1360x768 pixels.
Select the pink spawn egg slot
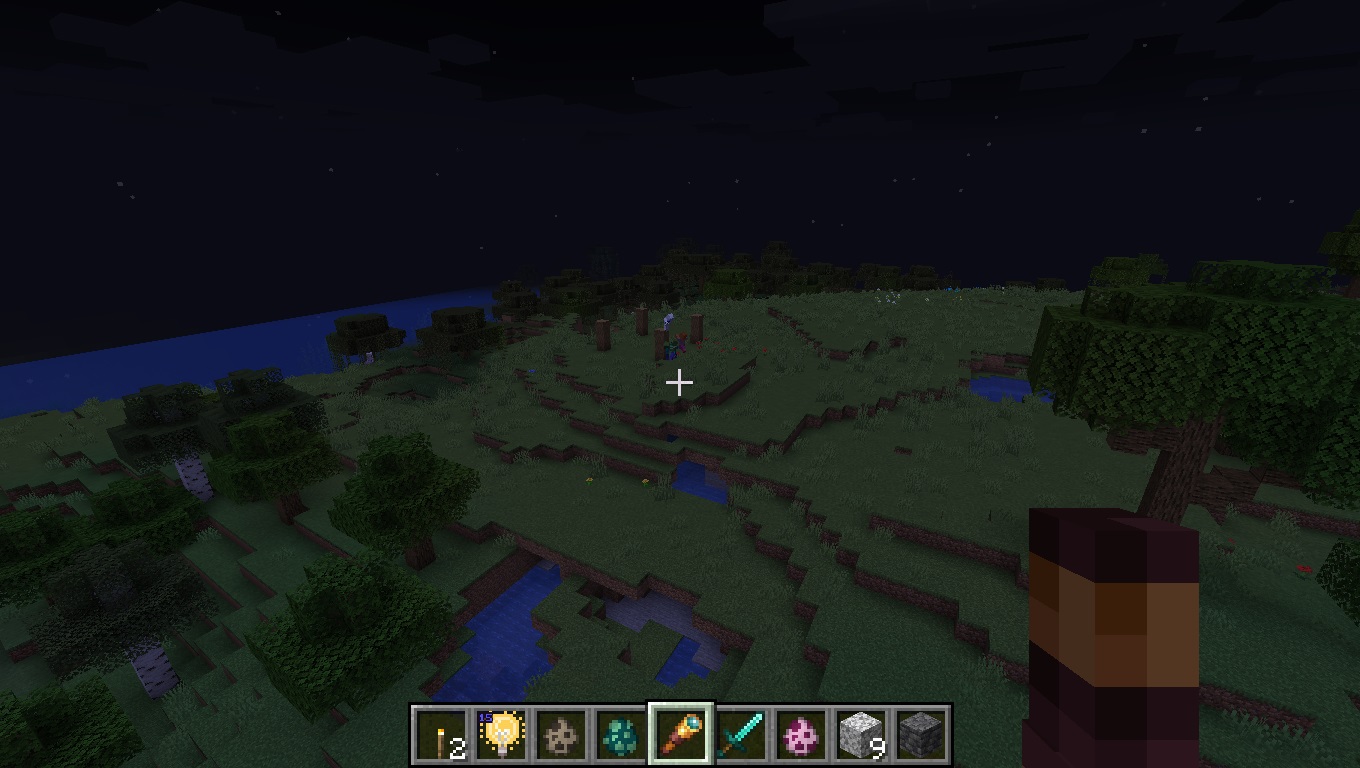801,736
